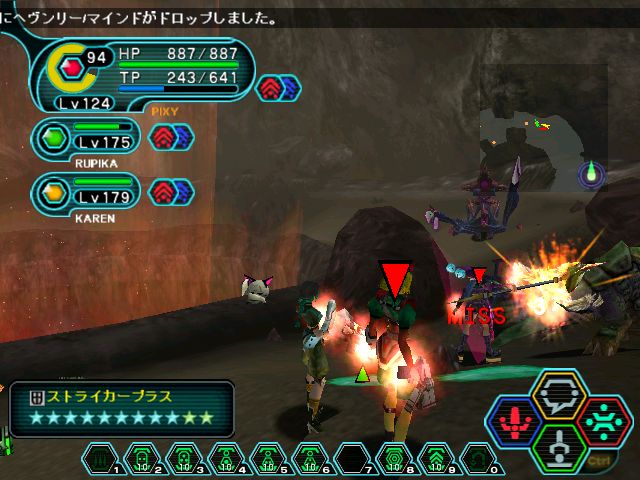Use the item in quick-bar slot 2
This screenshot has width=640, height=480.
coord(141,459)
